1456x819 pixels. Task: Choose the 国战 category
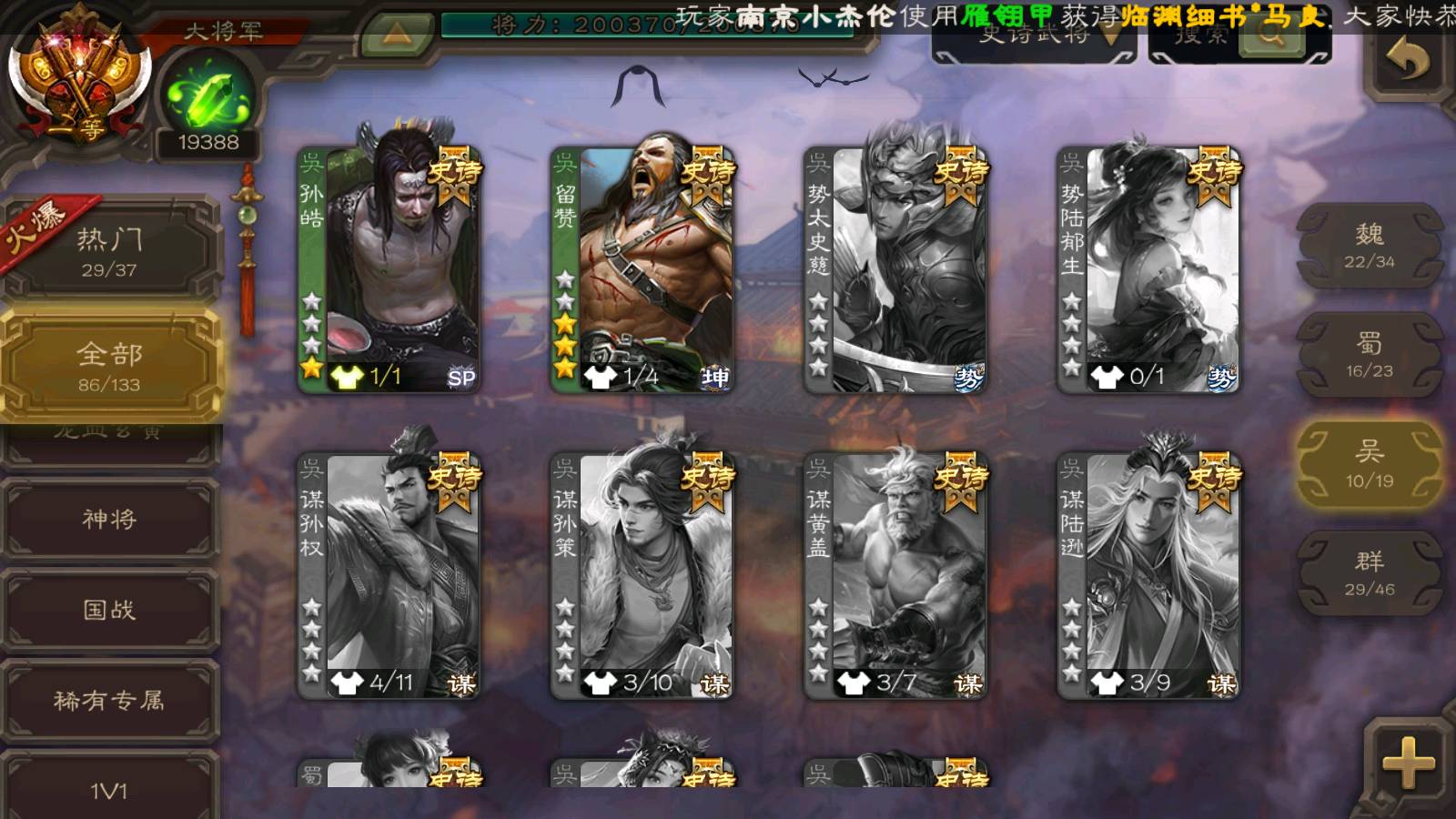[109, 609]
